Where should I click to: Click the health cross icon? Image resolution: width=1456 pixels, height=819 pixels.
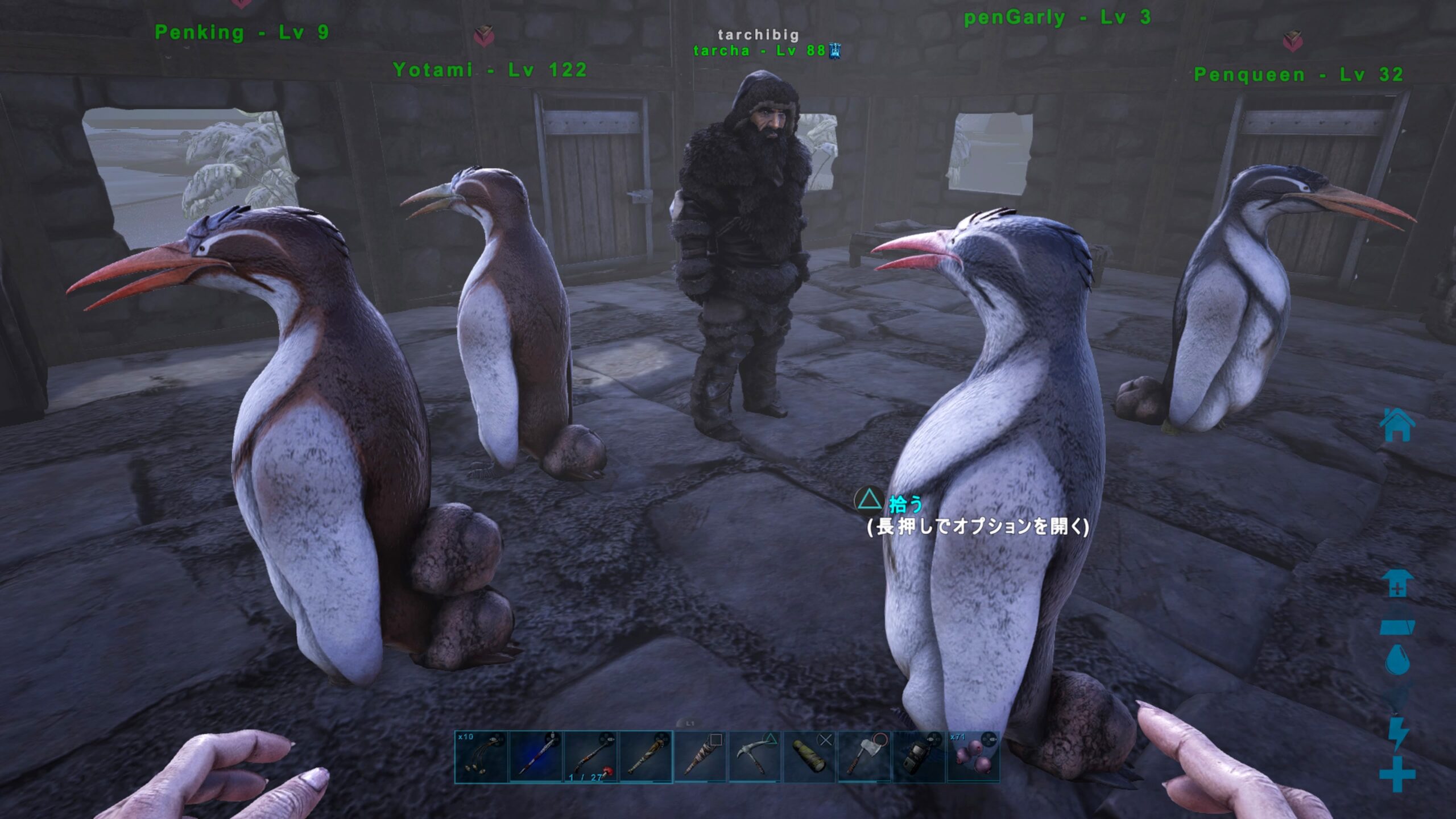(1397, 773)
